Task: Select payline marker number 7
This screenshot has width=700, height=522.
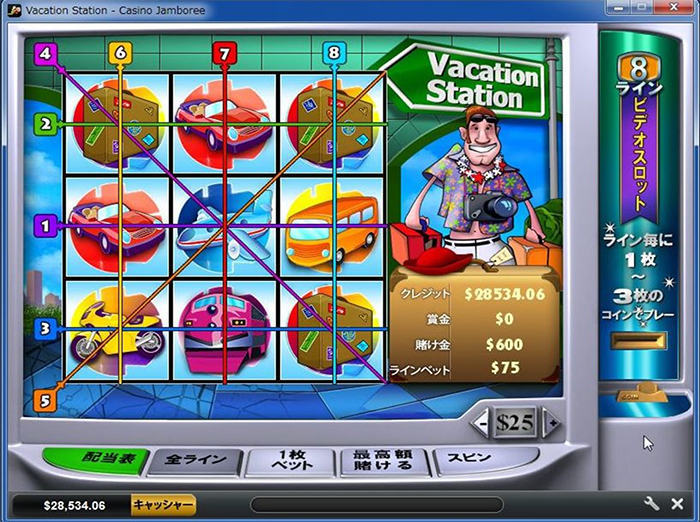Action: click(225, 52)
